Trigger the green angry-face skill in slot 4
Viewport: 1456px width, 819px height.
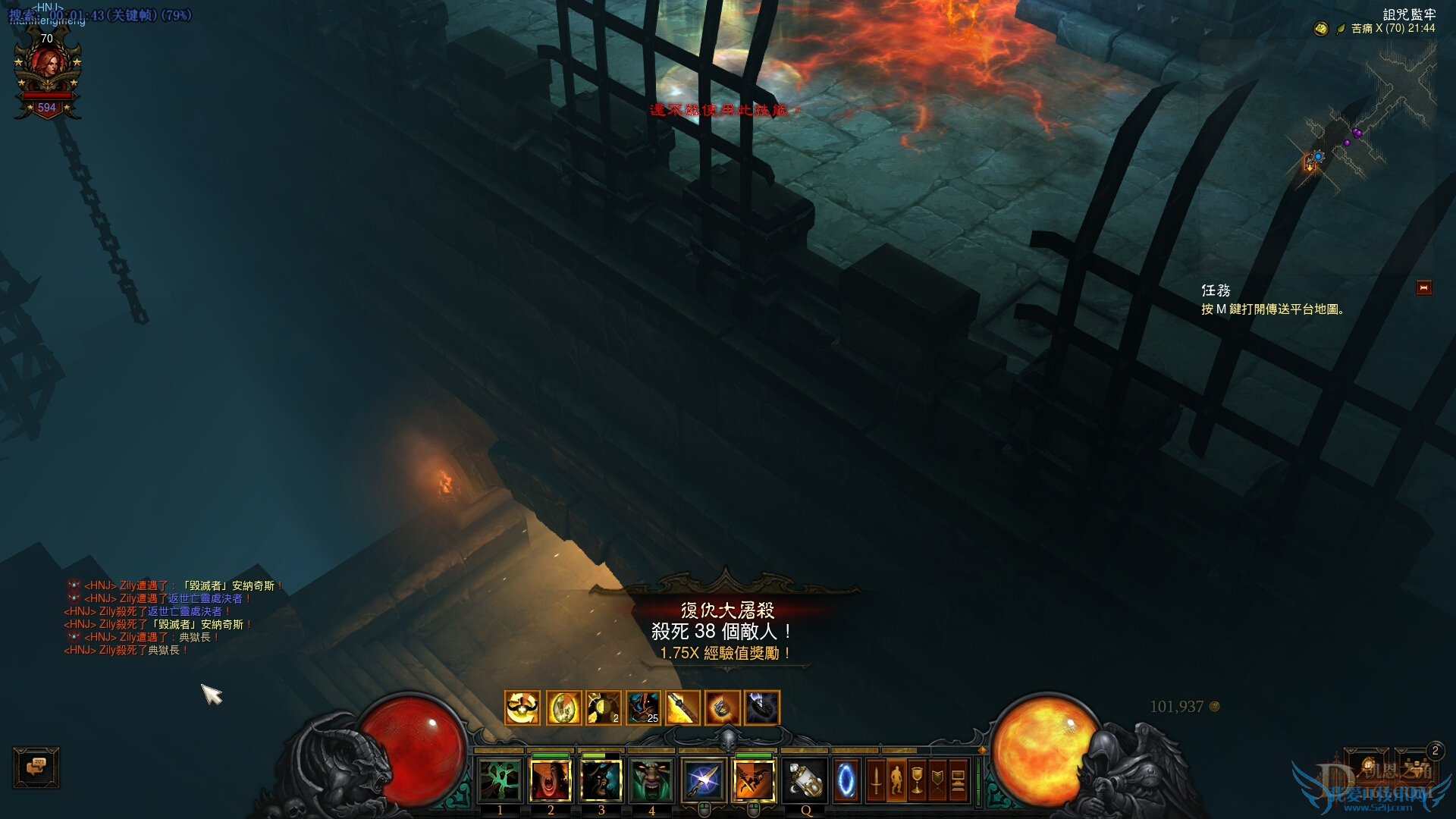click(651, 780)
